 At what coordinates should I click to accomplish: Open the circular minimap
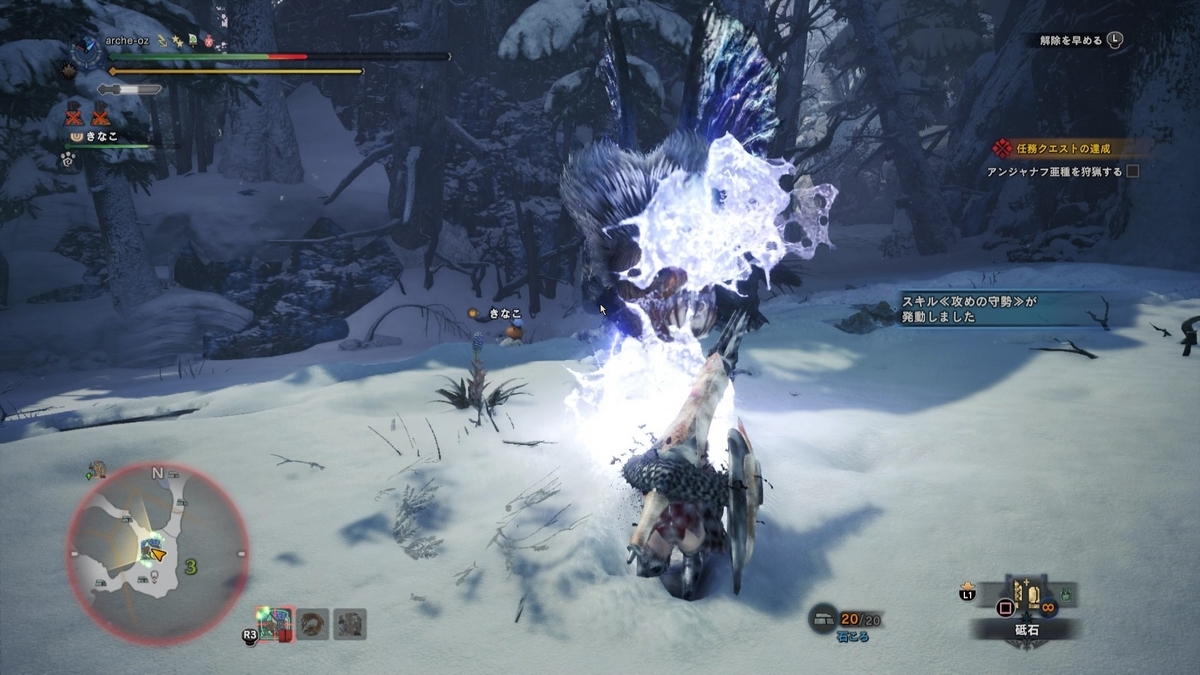tap(157, 553)
